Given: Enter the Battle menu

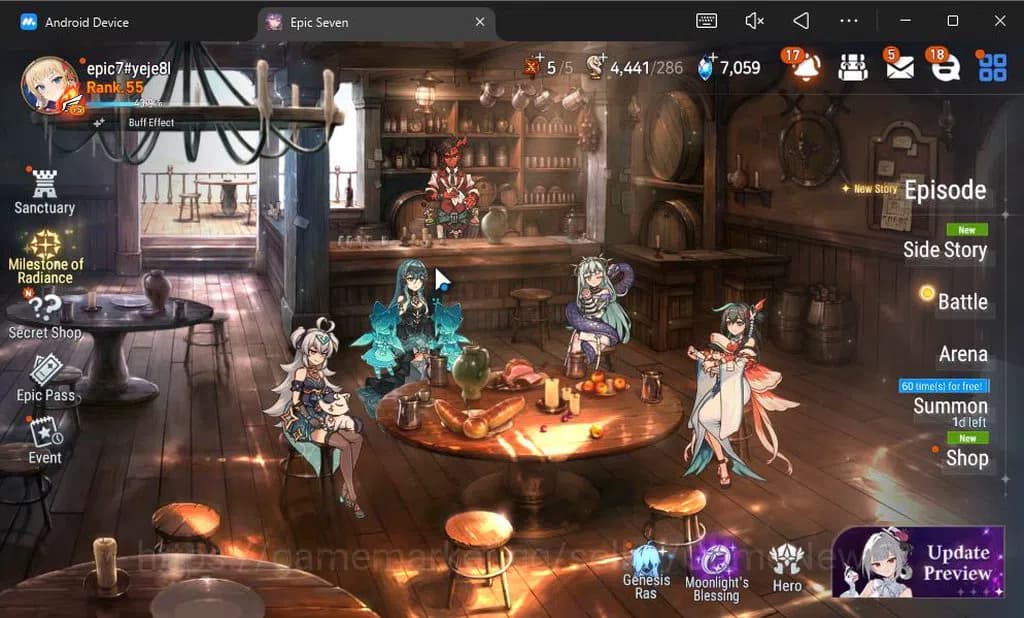Looking at the screenshot, I should pyautogui.click(x=961, y=302).
